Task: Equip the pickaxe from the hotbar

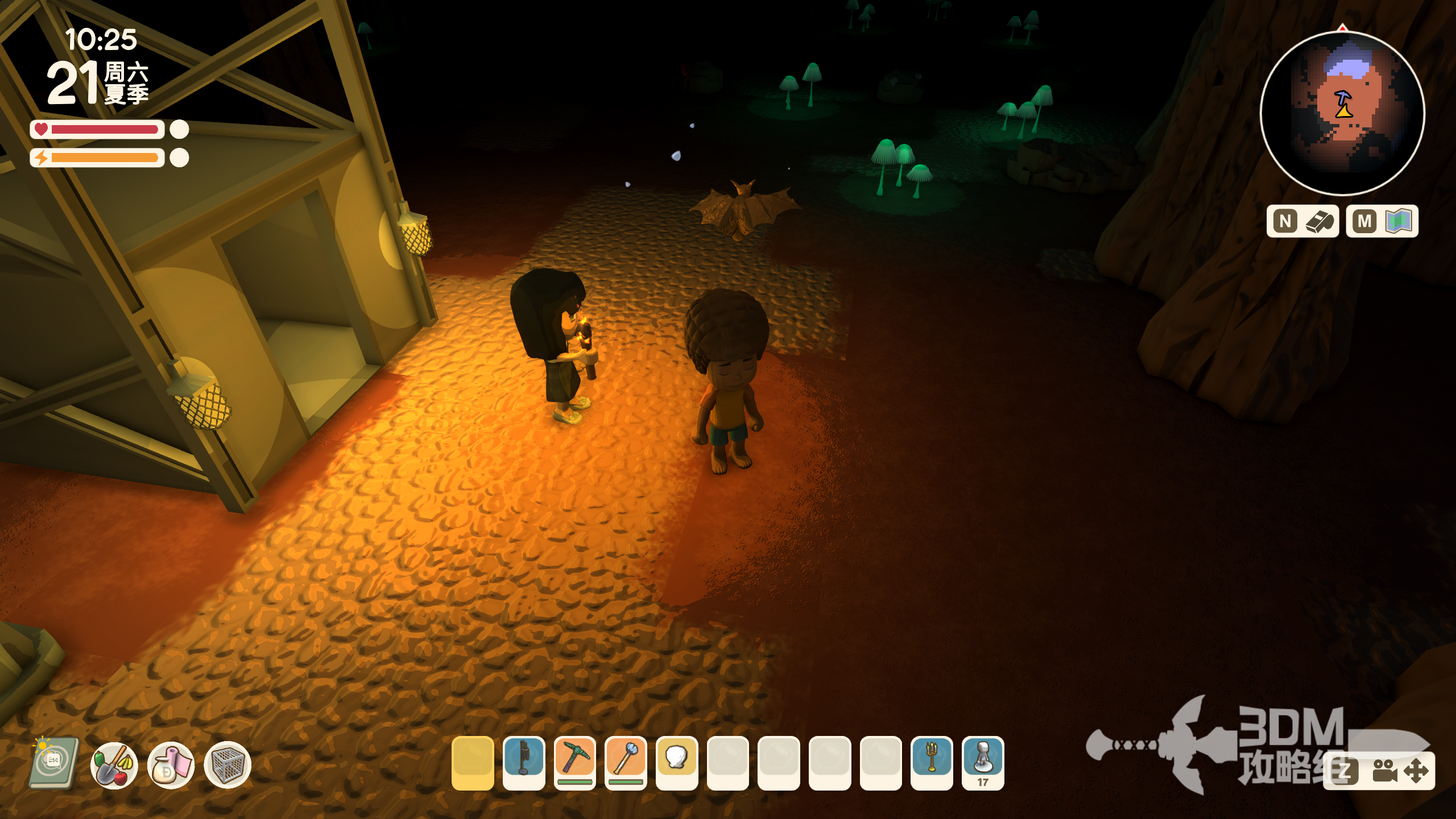Action: pos(575,762)
